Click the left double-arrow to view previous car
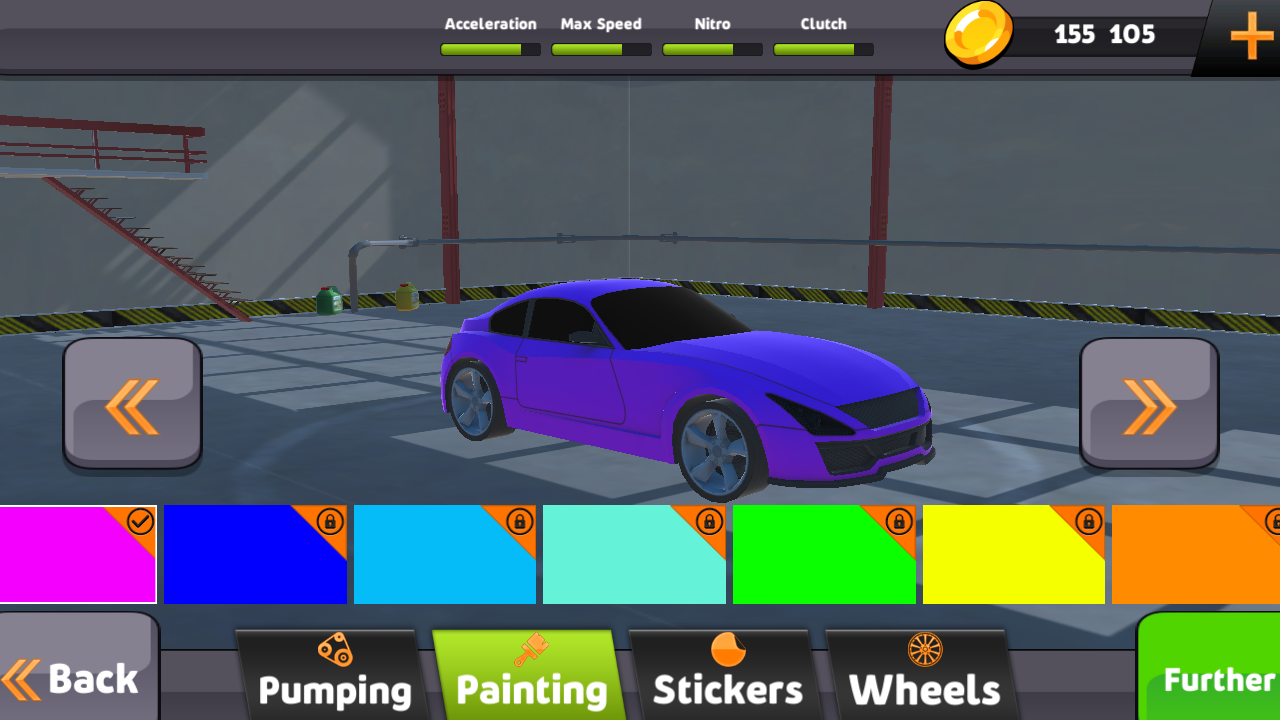Viewport: 1280px width, 720px height. tap(131, 402)
